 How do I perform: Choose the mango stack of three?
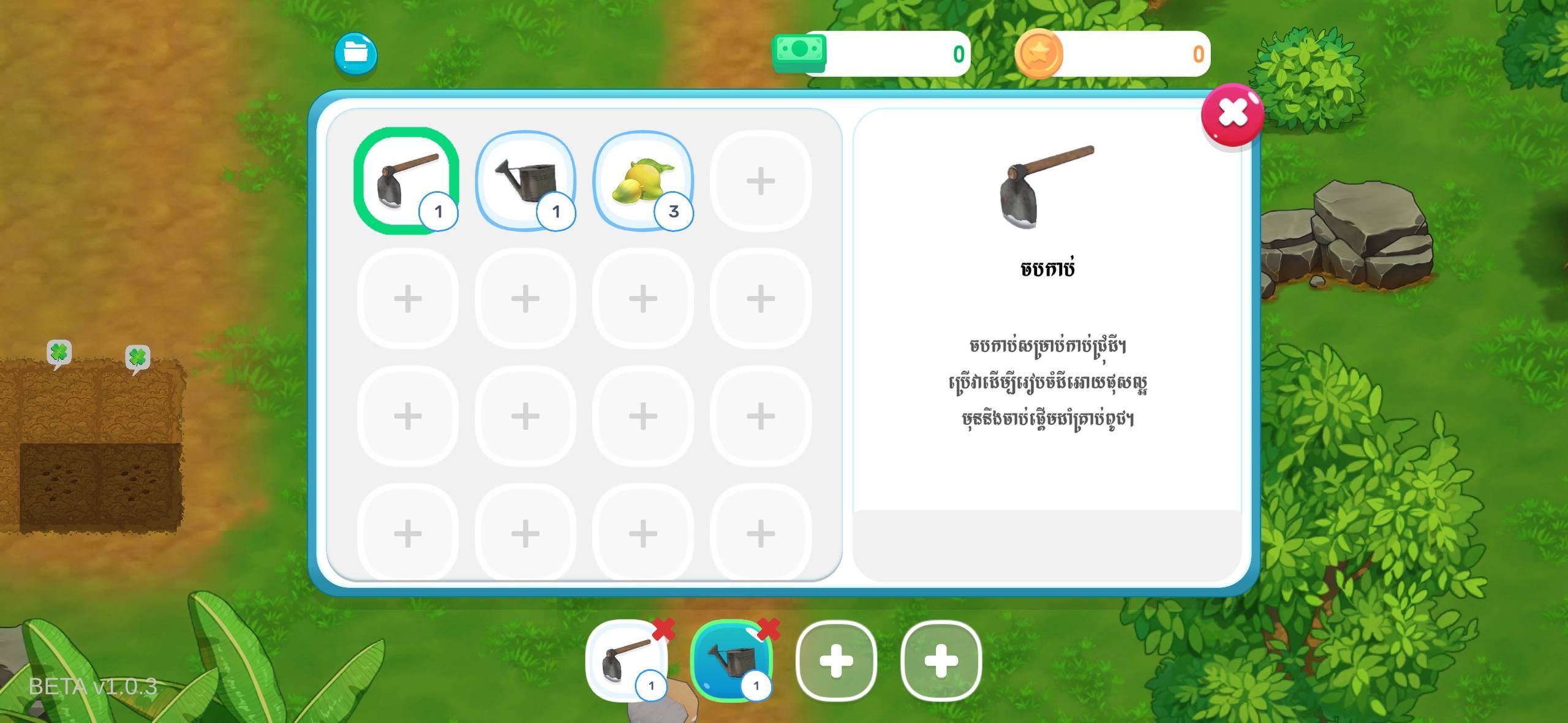coord(643,180)
